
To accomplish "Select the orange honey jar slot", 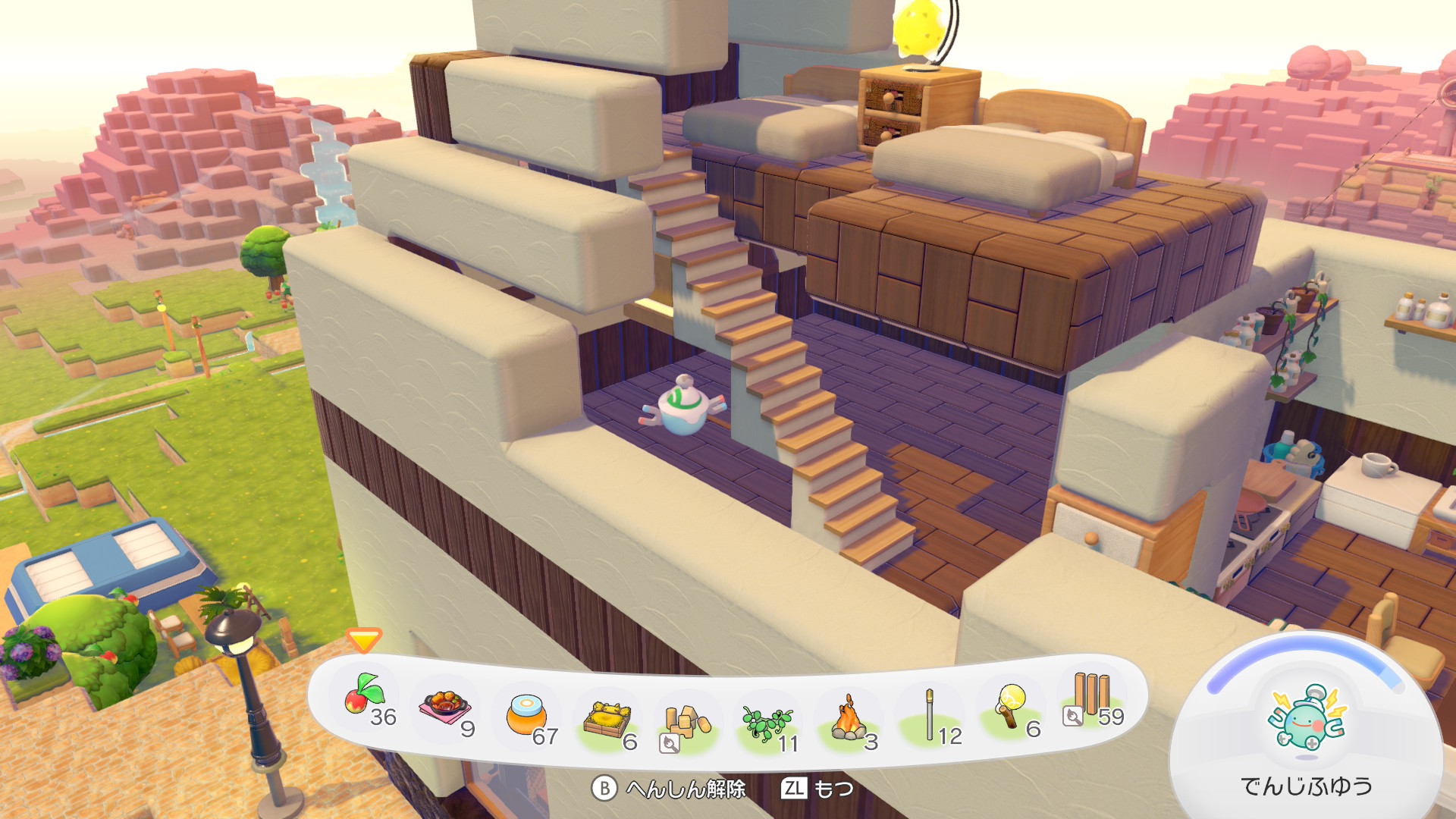I will (526, 715).
